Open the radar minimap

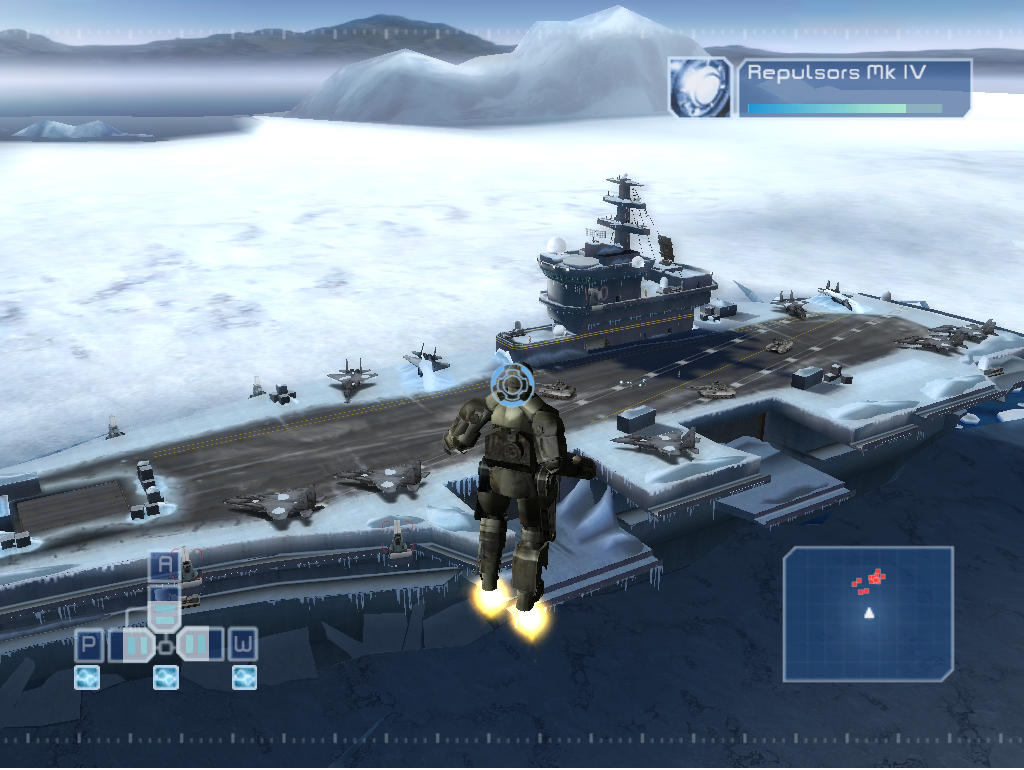point(868,614)
